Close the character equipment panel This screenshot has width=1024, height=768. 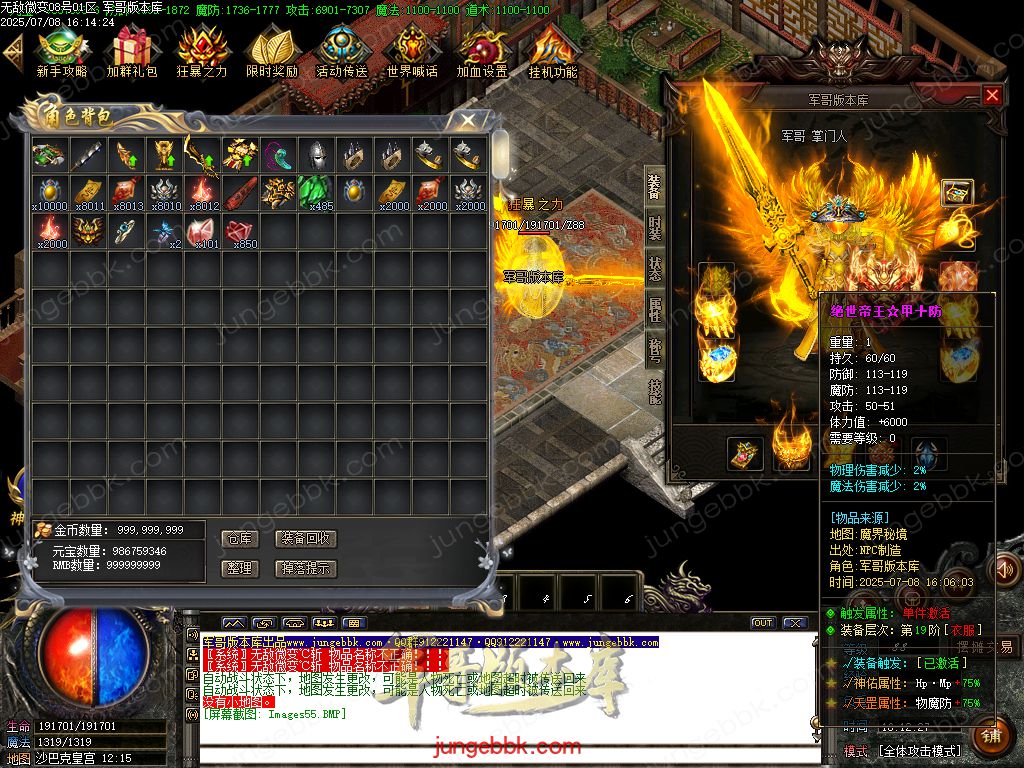(992, 95)
